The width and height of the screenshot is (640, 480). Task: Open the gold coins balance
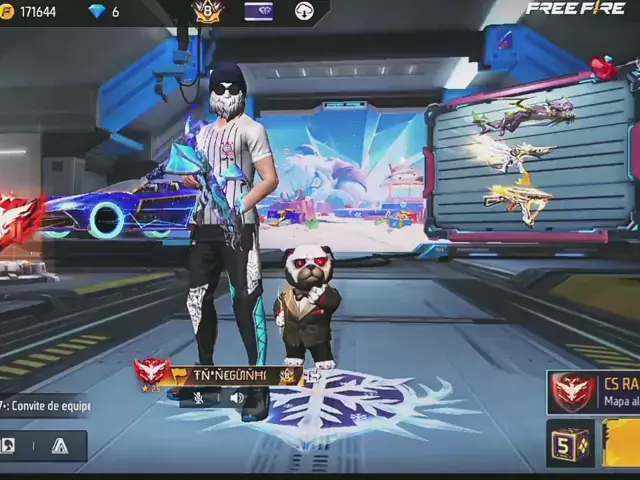point(30,12)
